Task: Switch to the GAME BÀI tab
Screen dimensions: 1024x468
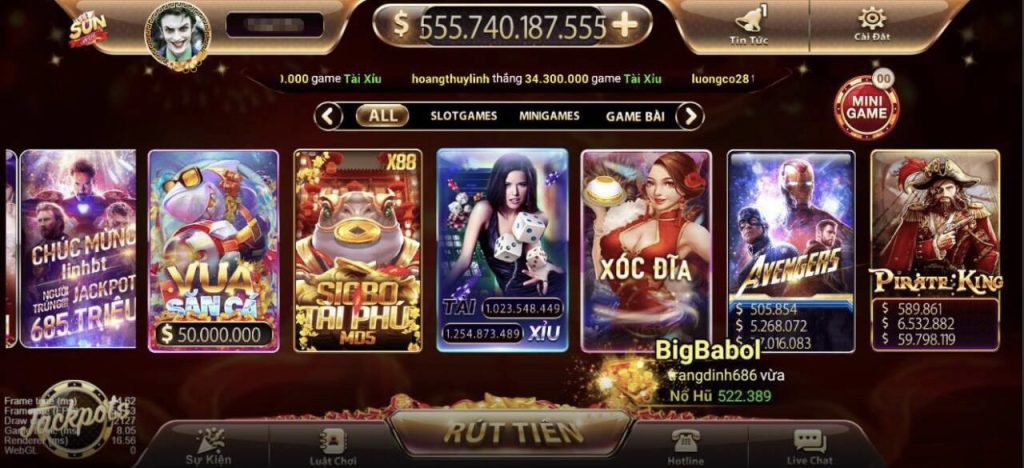Action: [x=635, y=116]
